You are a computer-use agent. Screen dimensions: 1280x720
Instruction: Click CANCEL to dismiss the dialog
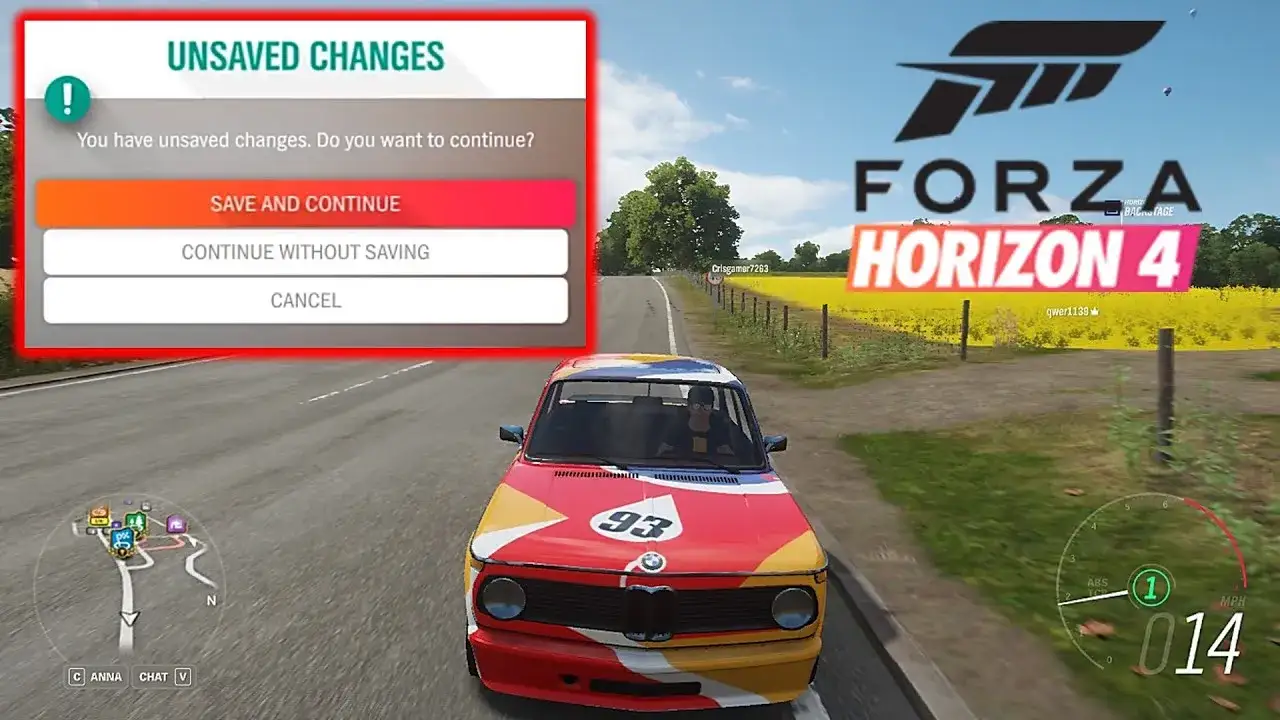tap(305, 299)
